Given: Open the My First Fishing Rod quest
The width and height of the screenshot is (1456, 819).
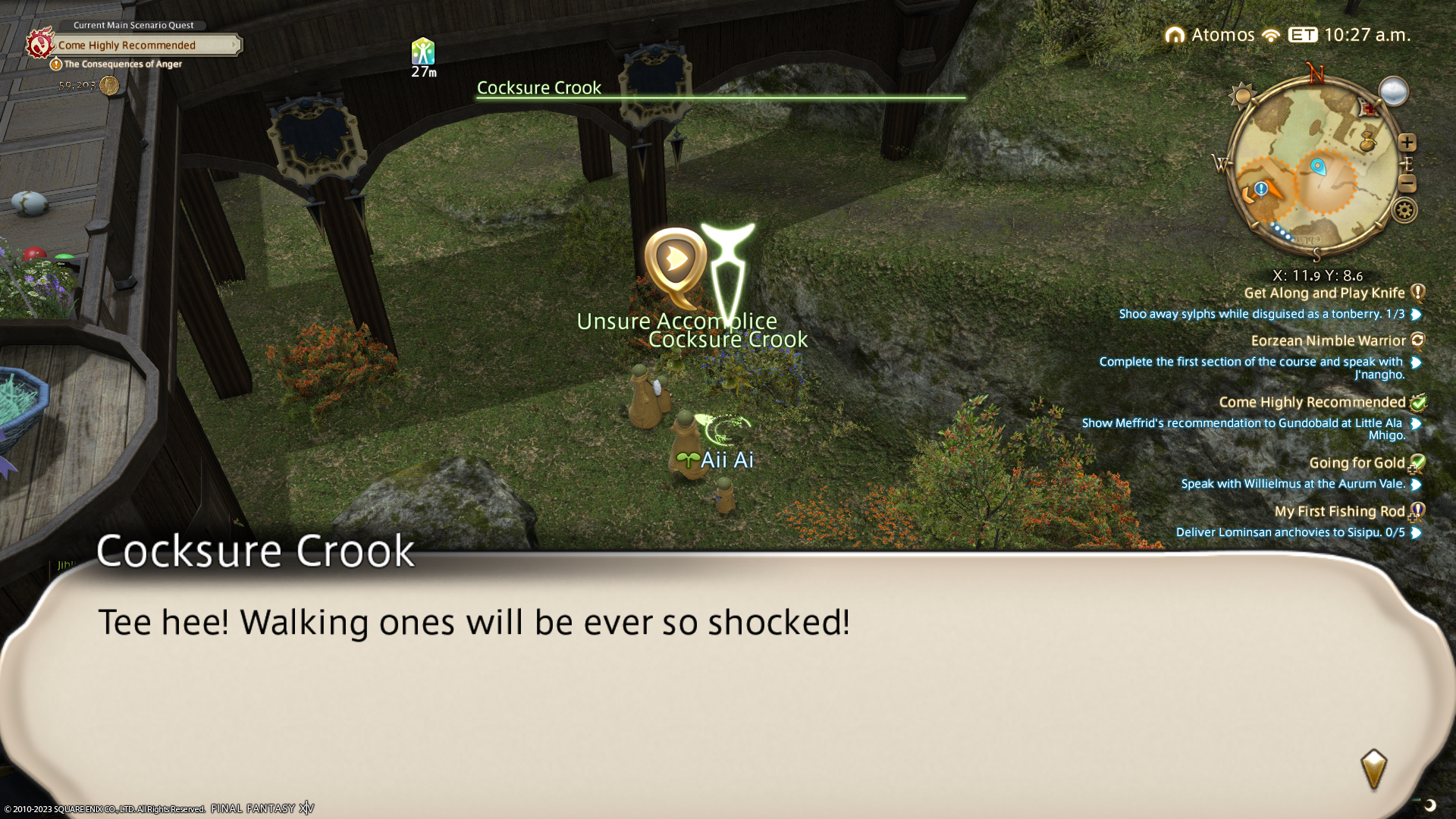Looking at the screenshot, I should (1339, 512).
